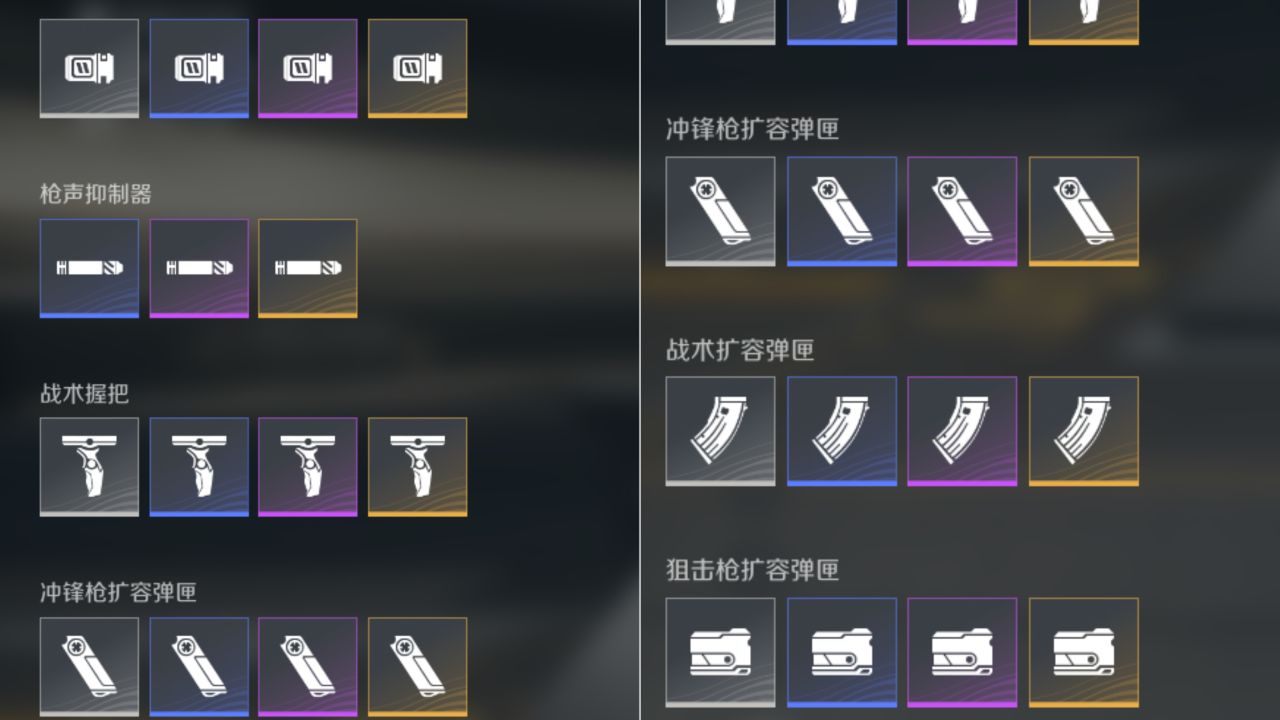Image resolution: width=1280 pixels, height=720 pixels.
Task: Select the gold-tier suppressor attachment
Action: tap(307, 267)
